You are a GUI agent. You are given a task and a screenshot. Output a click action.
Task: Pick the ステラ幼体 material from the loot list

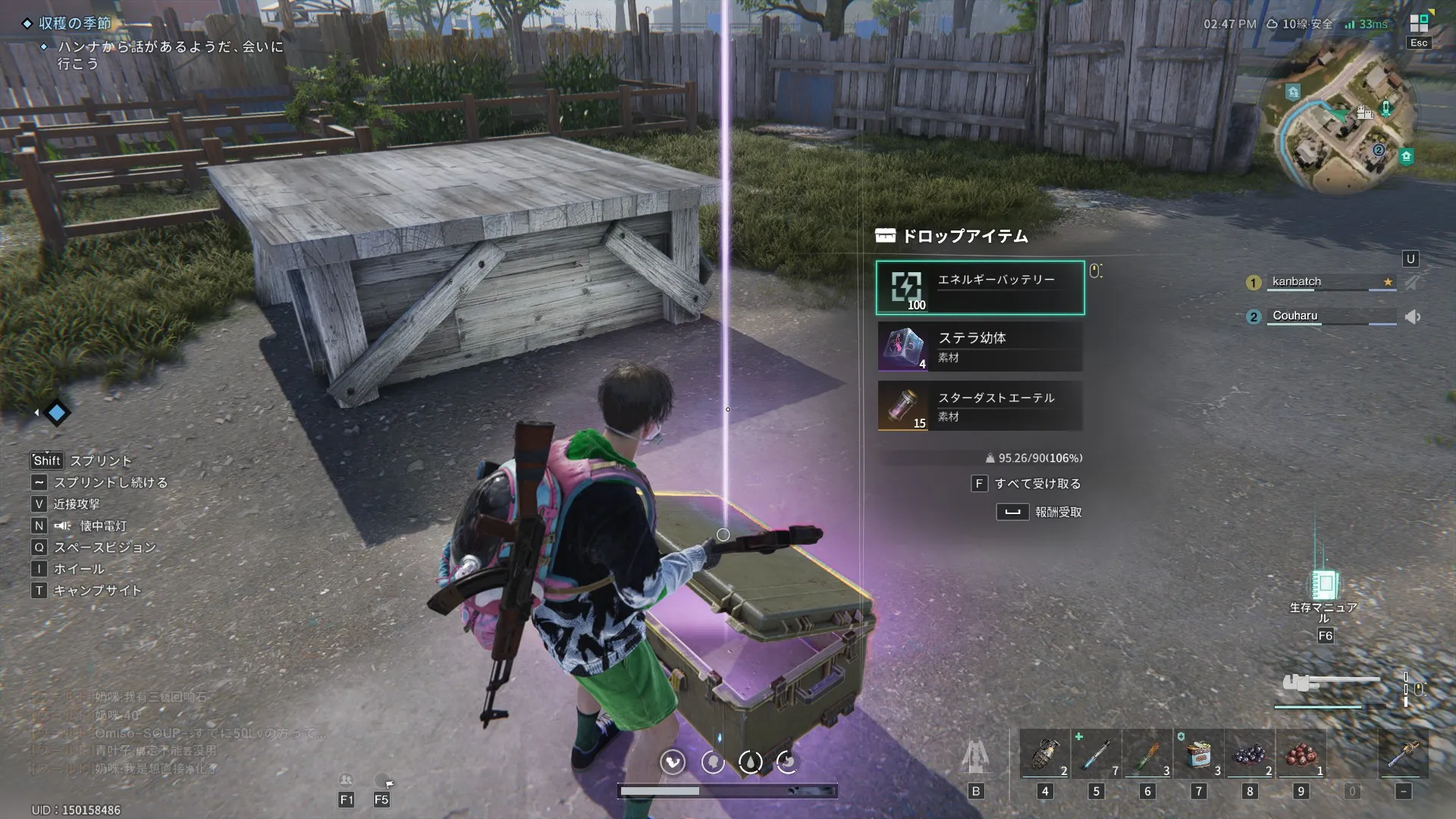click(x=980, y=347)
